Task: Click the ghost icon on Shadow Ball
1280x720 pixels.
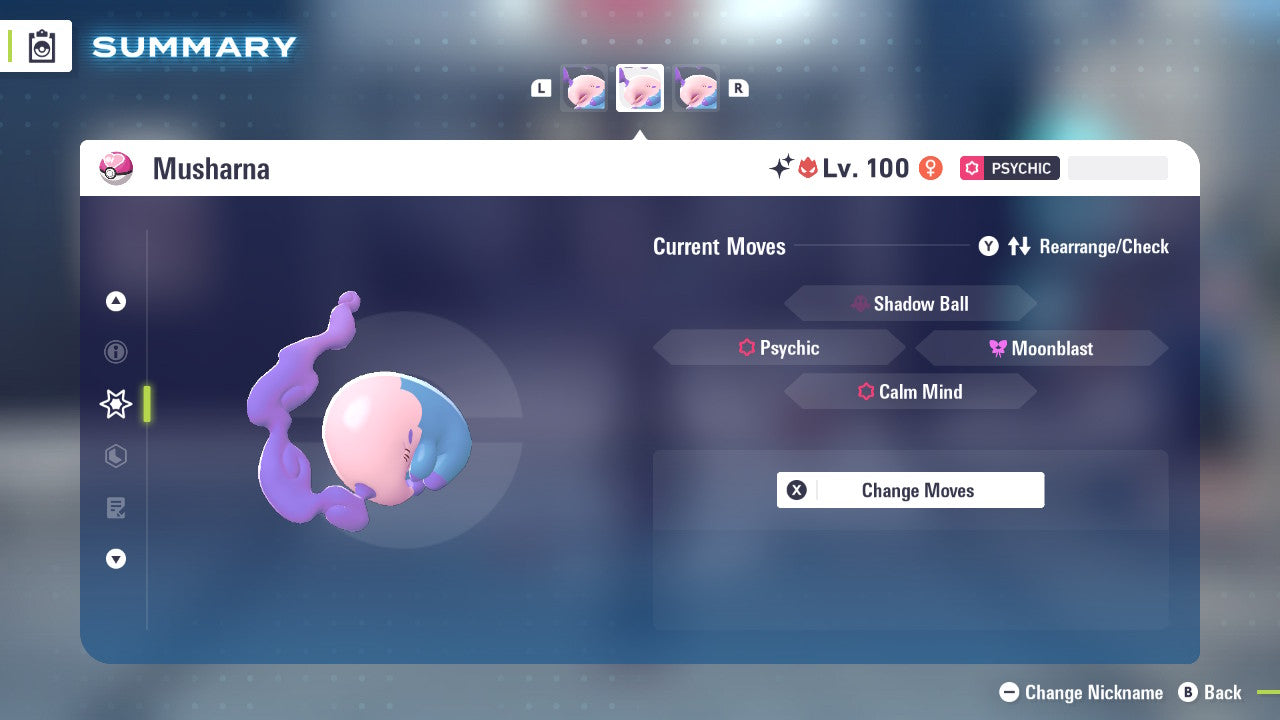Action: (x=858, y=303)
